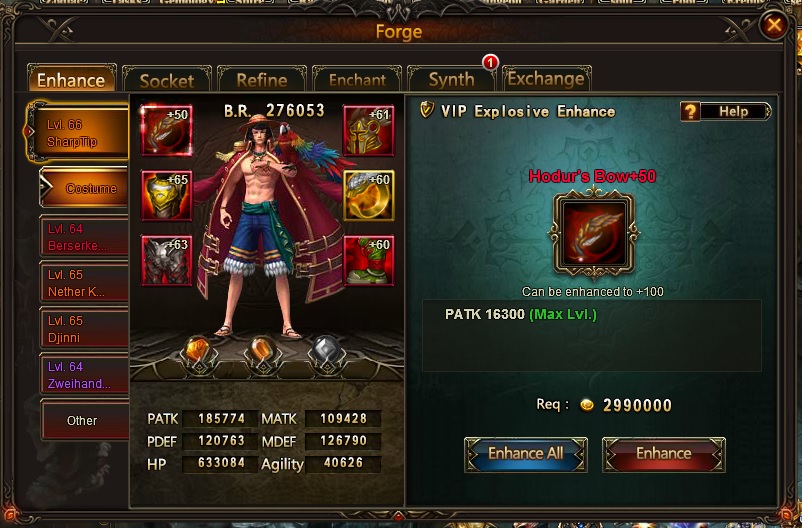
Task: Select the +63 silver armor slot
Action: point(166,260)
